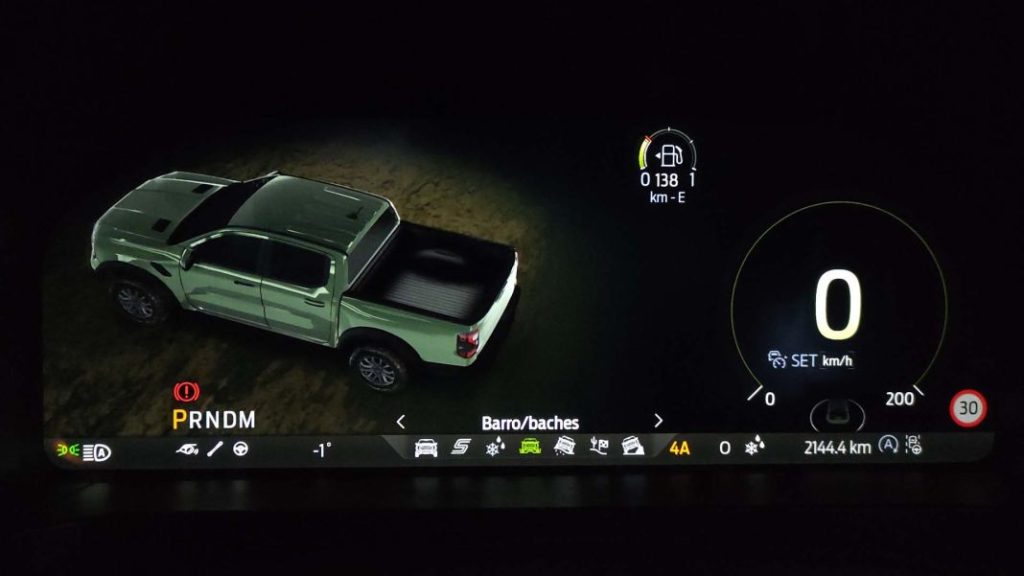Switch to the rock crawl mode icon

[x=632, y=447]
